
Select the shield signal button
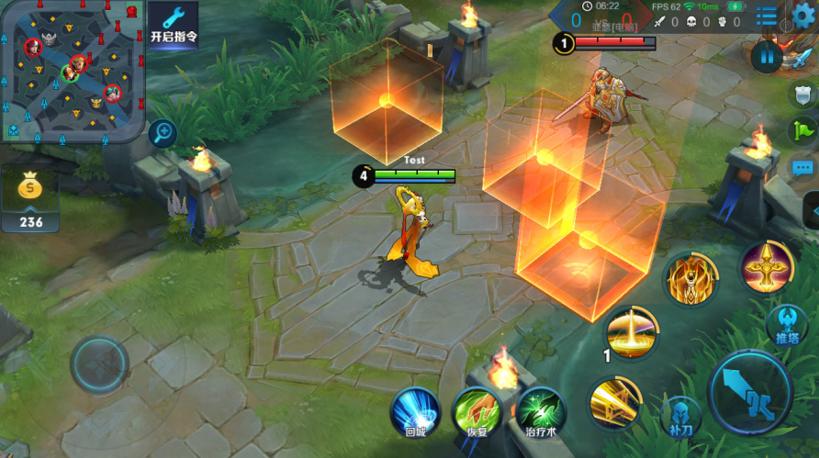click(x=803, y=95)
